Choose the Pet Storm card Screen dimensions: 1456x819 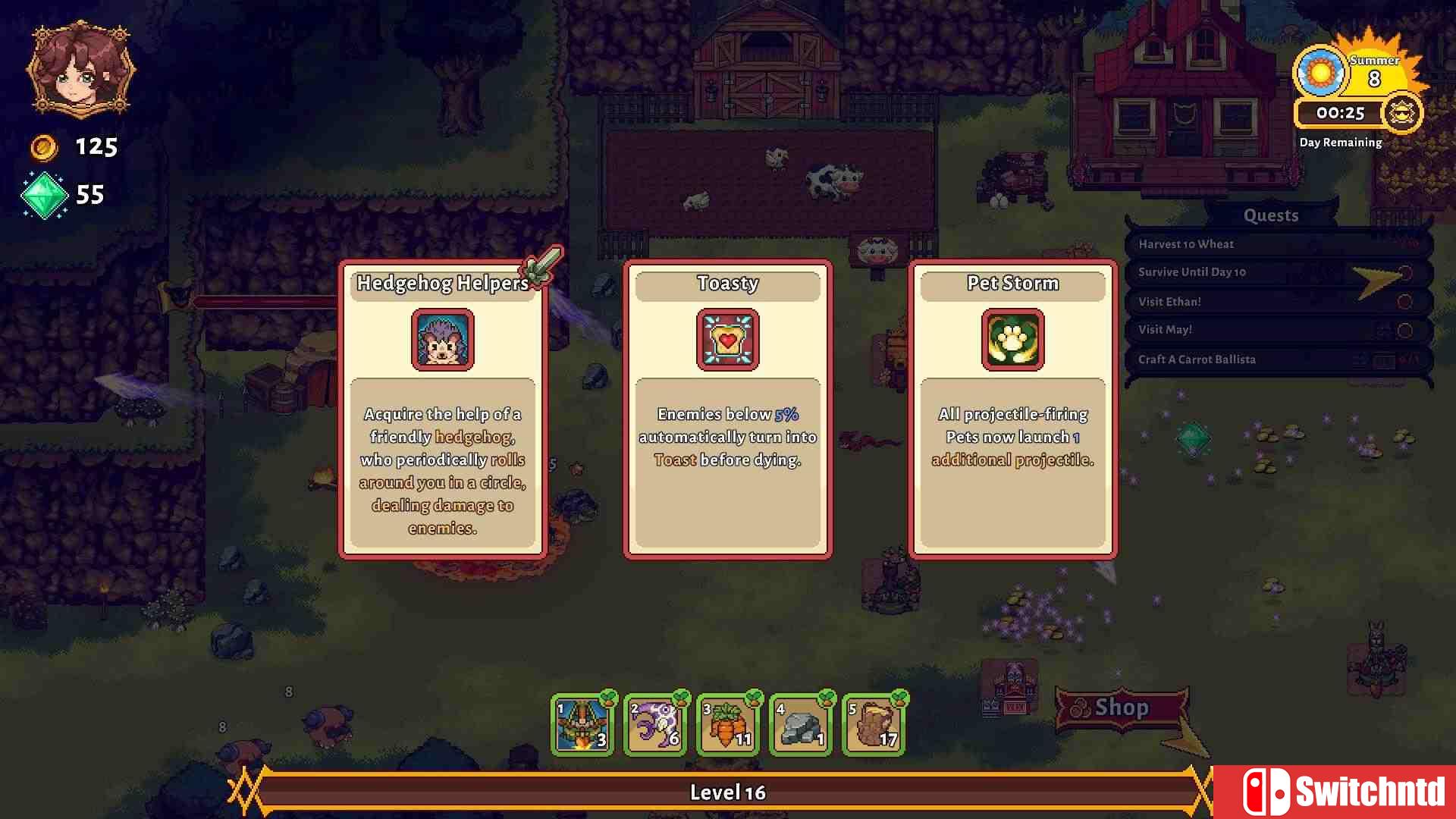point(1012,409)
